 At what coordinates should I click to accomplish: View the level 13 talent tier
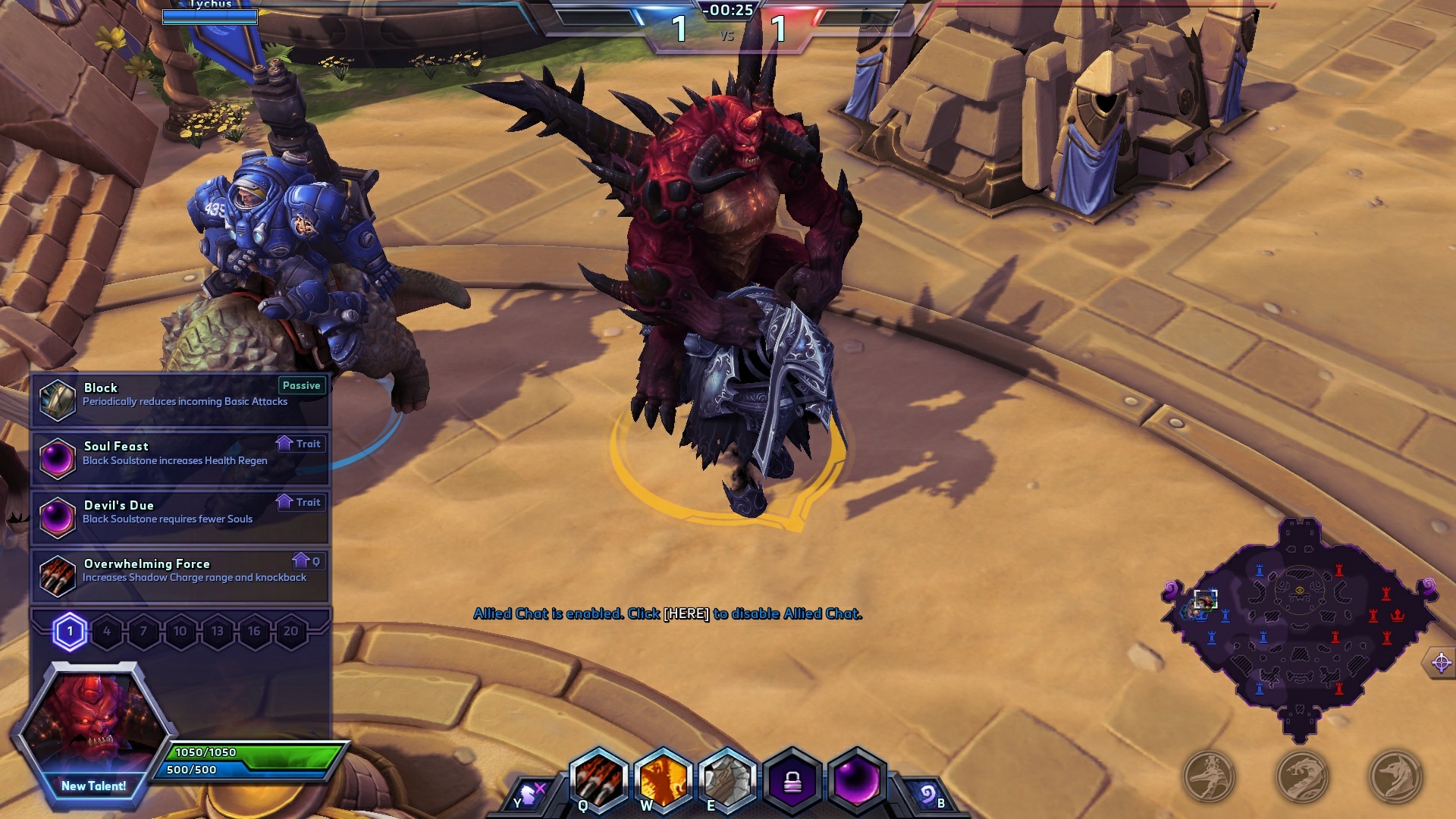pyautogui.click(x=217, y=631)
